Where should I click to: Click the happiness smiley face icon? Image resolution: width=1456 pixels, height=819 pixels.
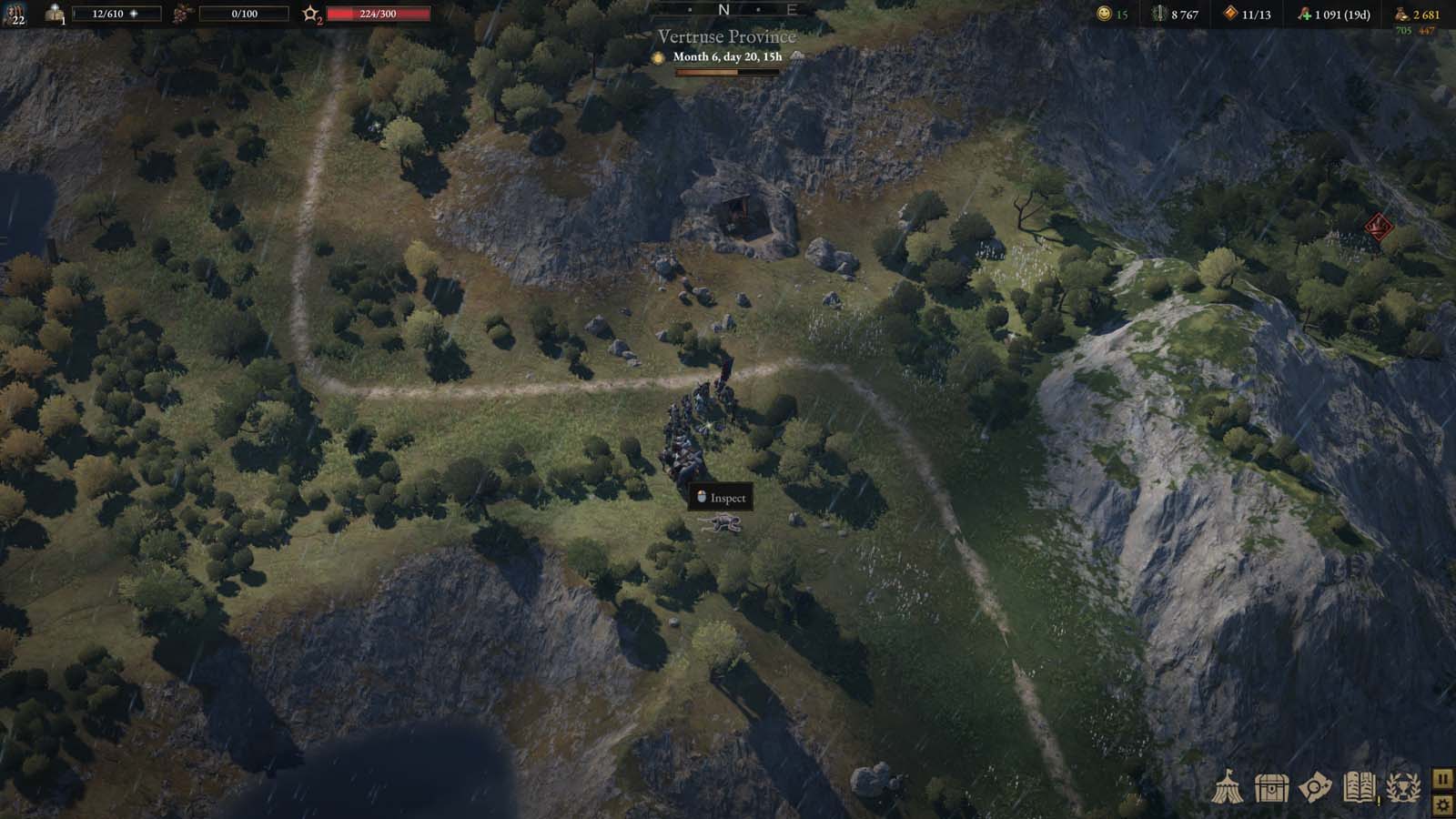pyautogui.click(x=1104, y=14)
